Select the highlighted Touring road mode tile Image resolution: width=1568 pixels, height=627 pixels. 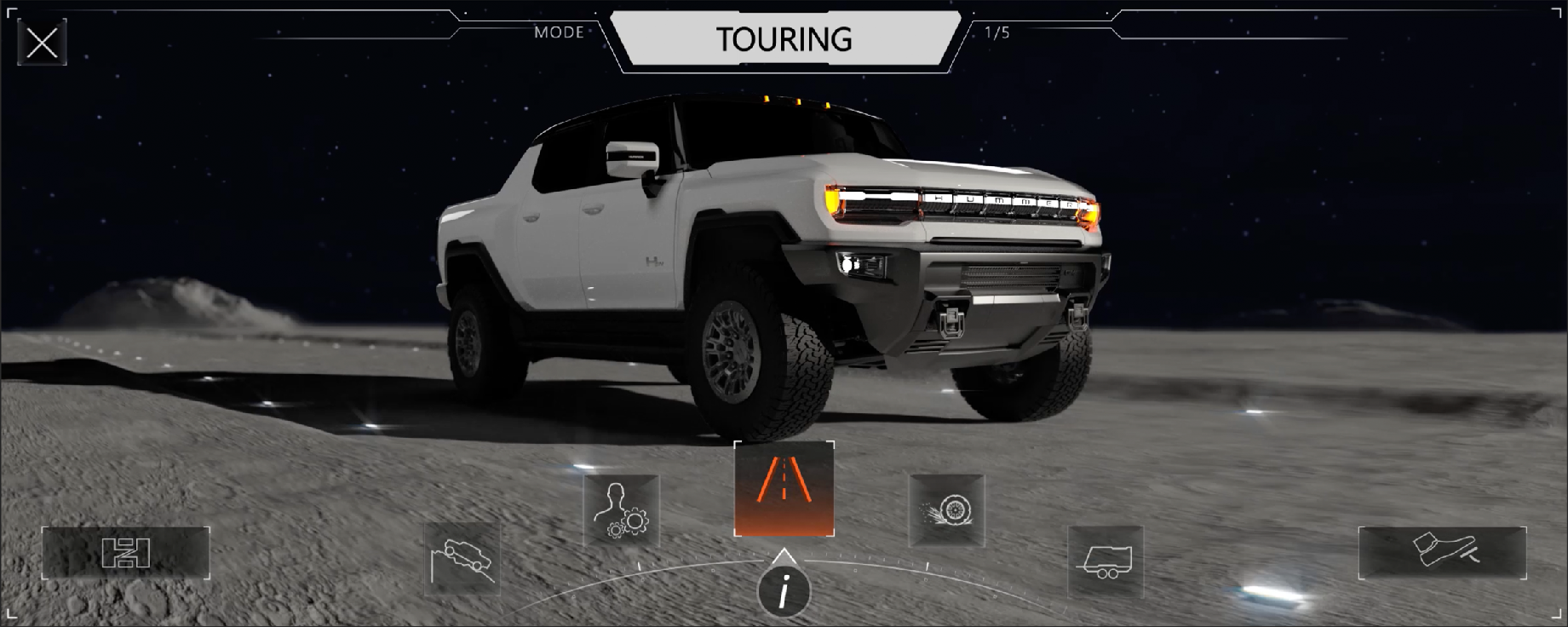784,489
